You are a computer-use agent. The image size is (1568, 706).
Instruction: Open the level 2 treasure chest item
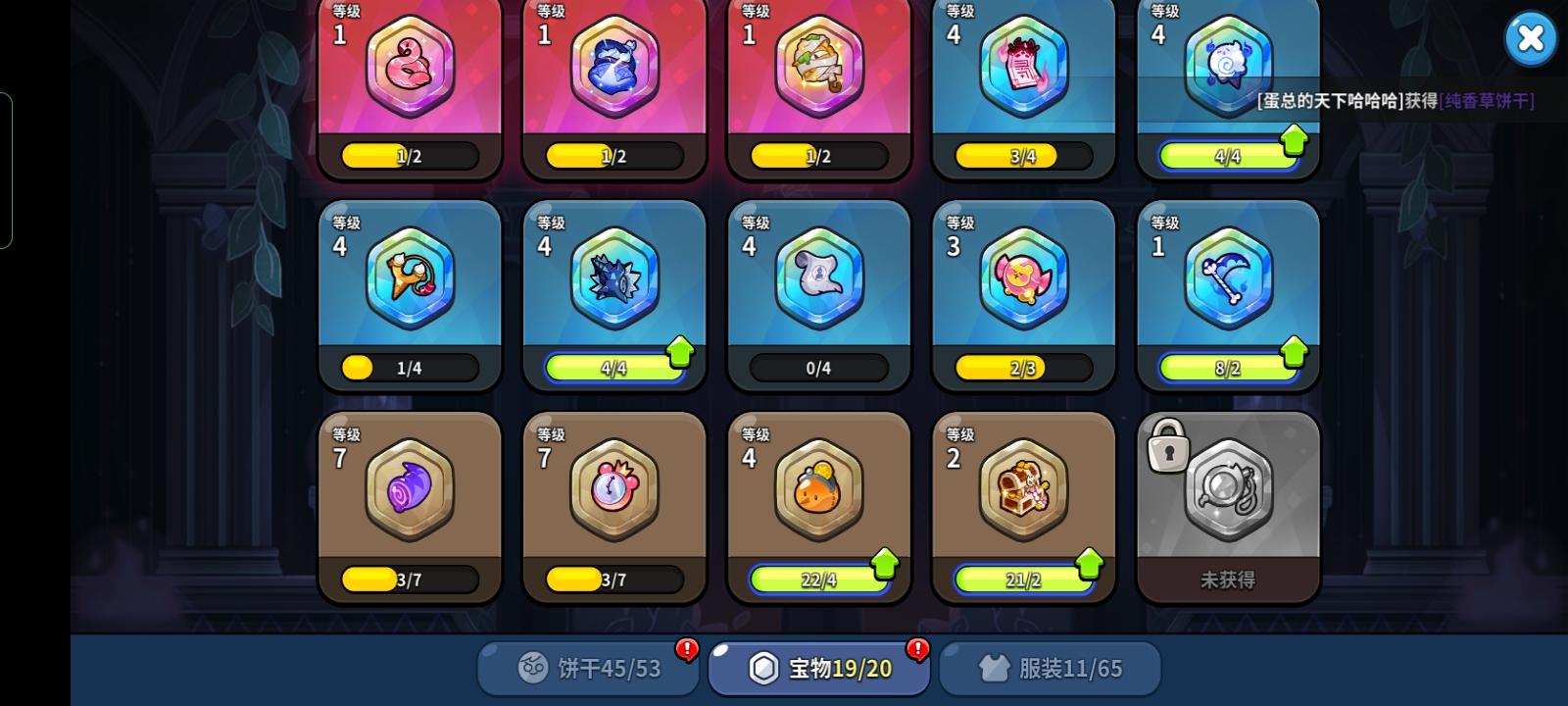coord(1023,490)
